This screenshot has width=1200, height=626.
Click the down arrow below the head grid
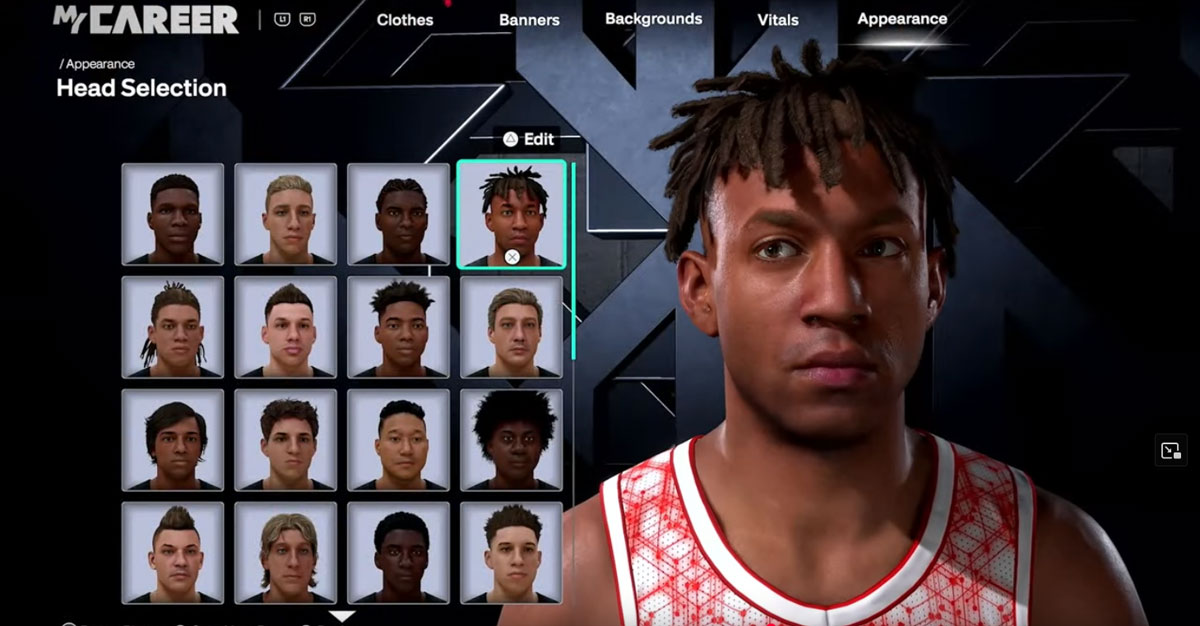click(342, 616)
